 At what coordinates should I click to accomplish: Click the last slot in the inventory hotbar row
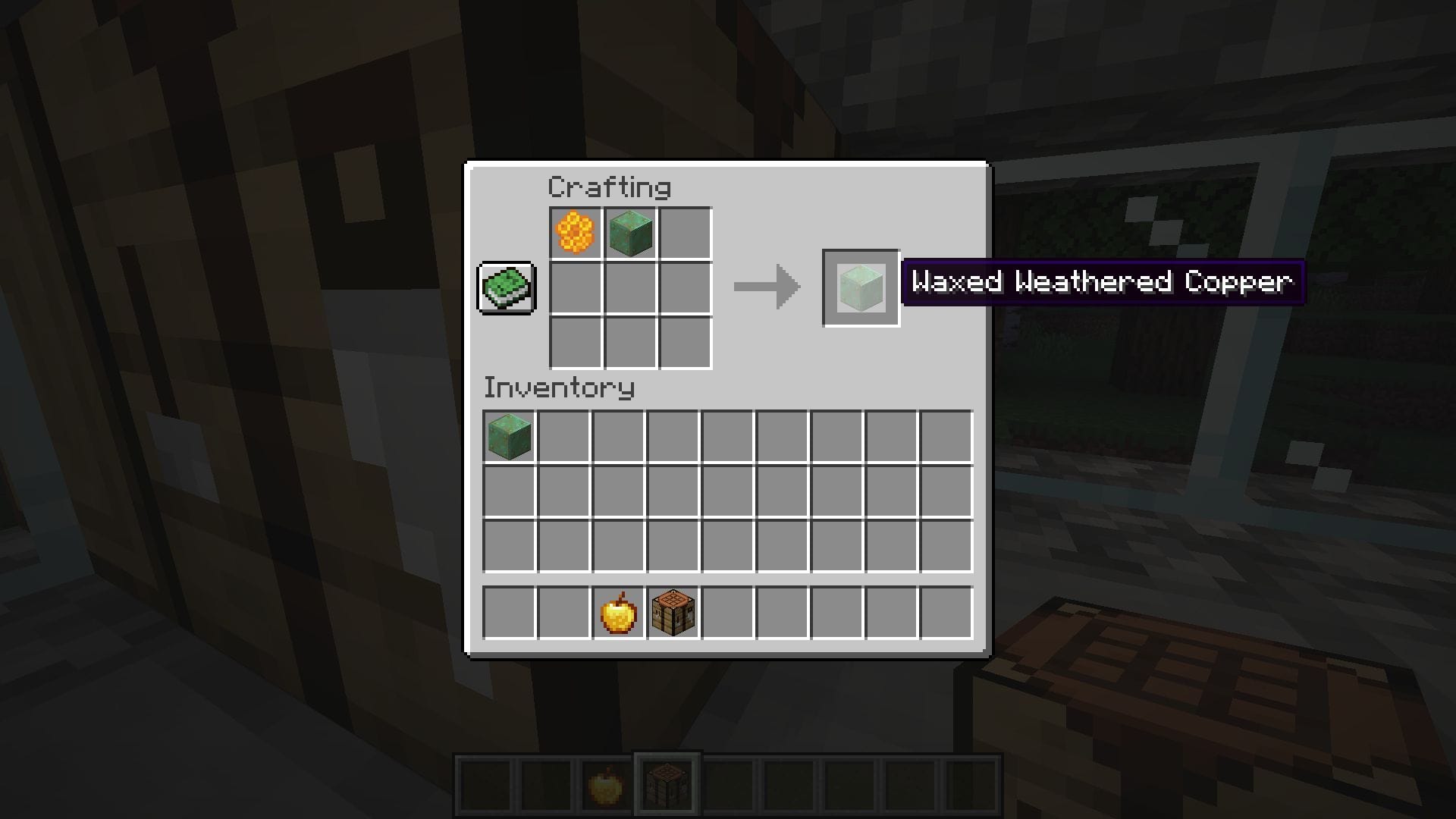tap(947, 612)
